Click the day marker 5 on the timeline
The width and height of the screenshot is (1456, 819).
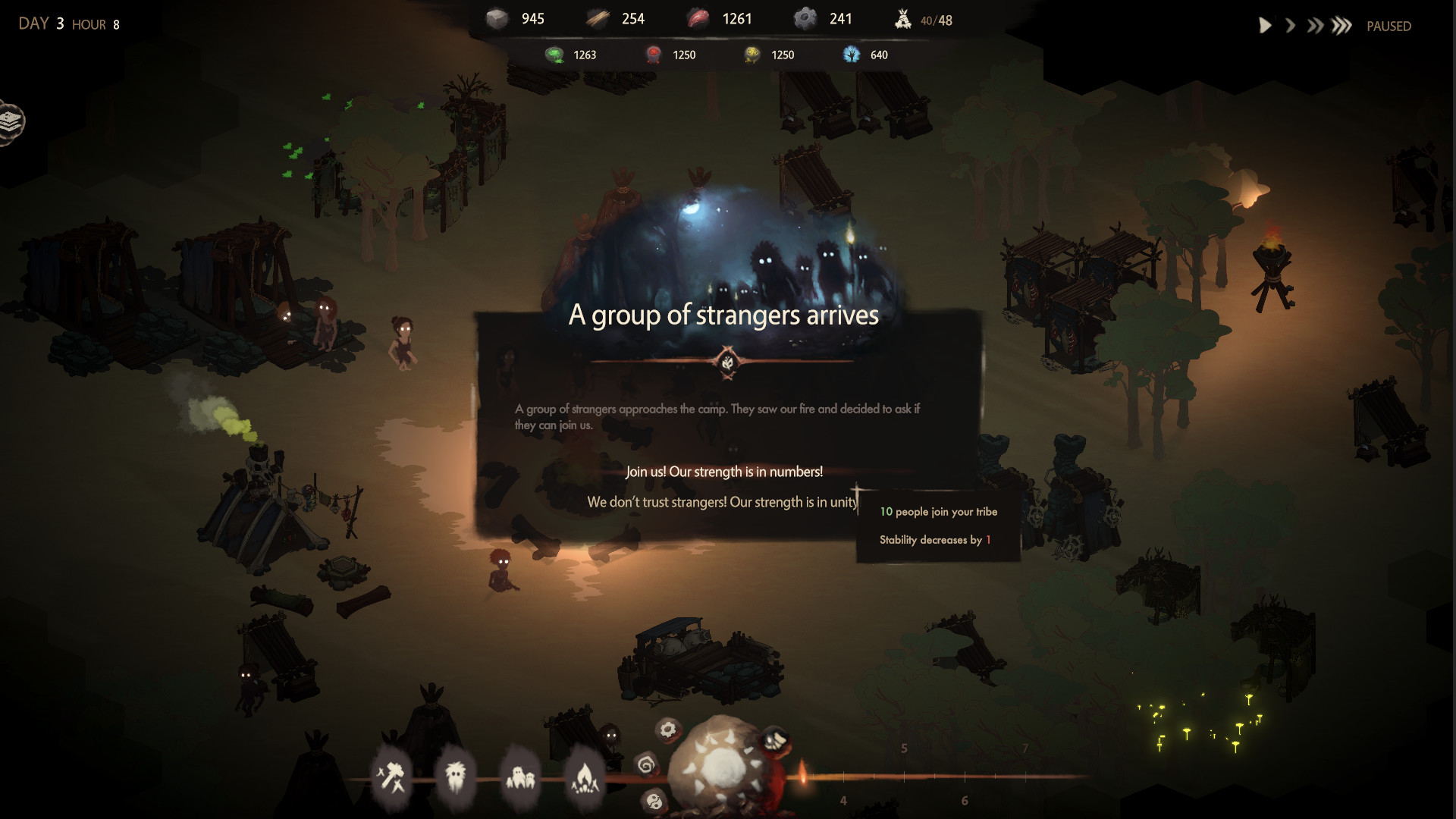pos(904,748)
